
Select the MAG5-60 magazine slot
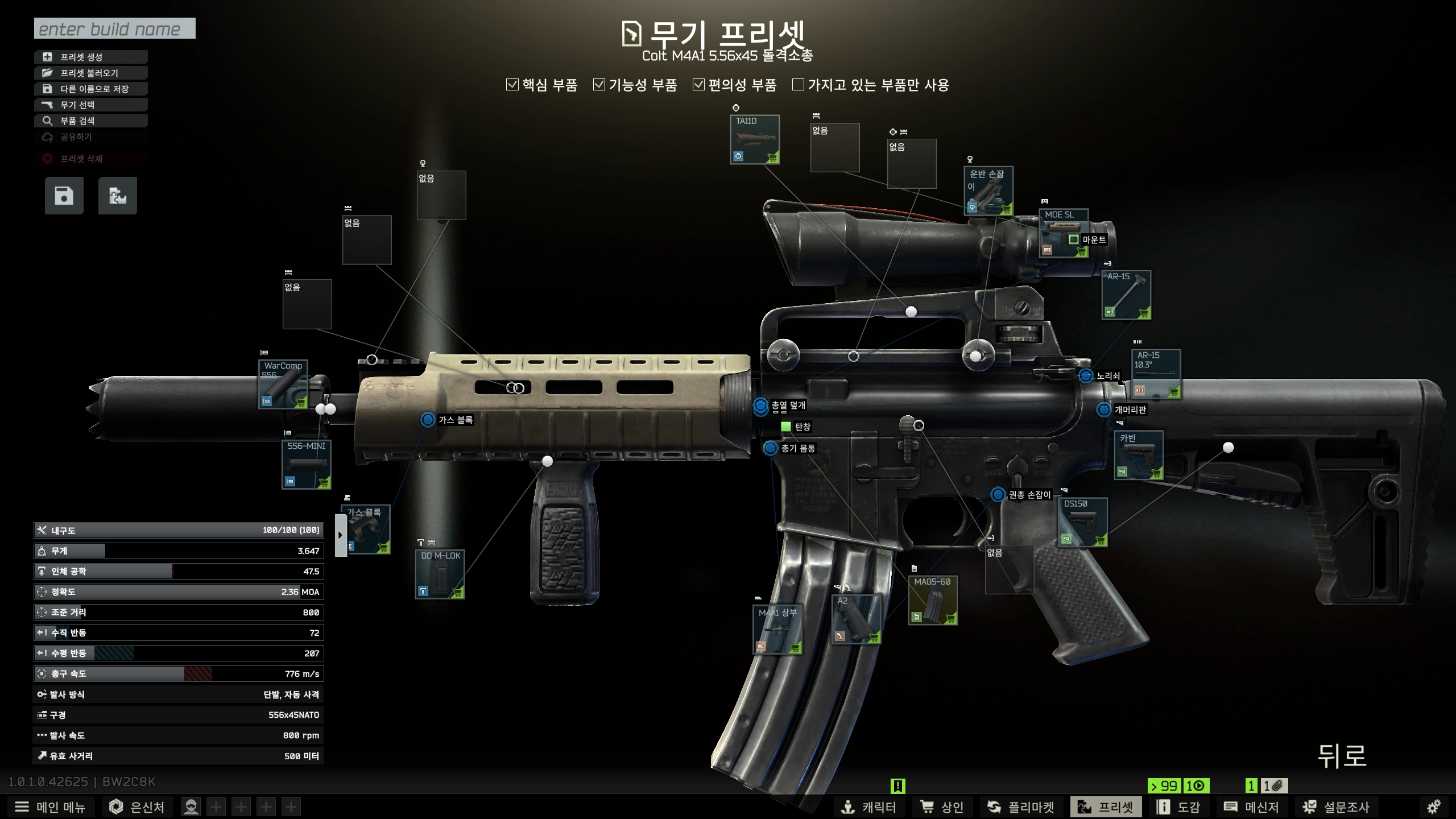coord(933,601)
